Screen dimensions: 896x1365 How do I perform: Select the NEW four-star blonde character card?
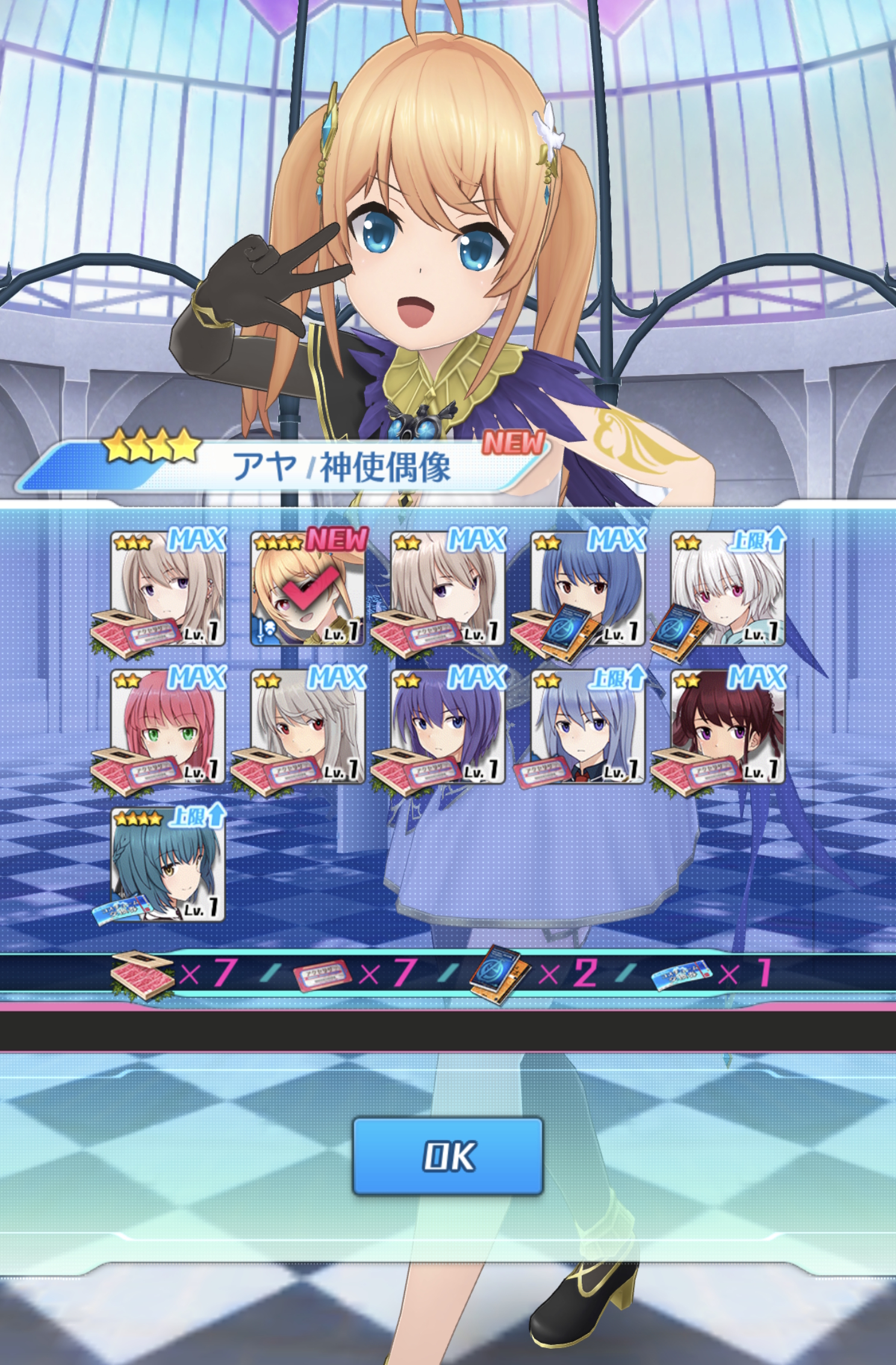308,589
